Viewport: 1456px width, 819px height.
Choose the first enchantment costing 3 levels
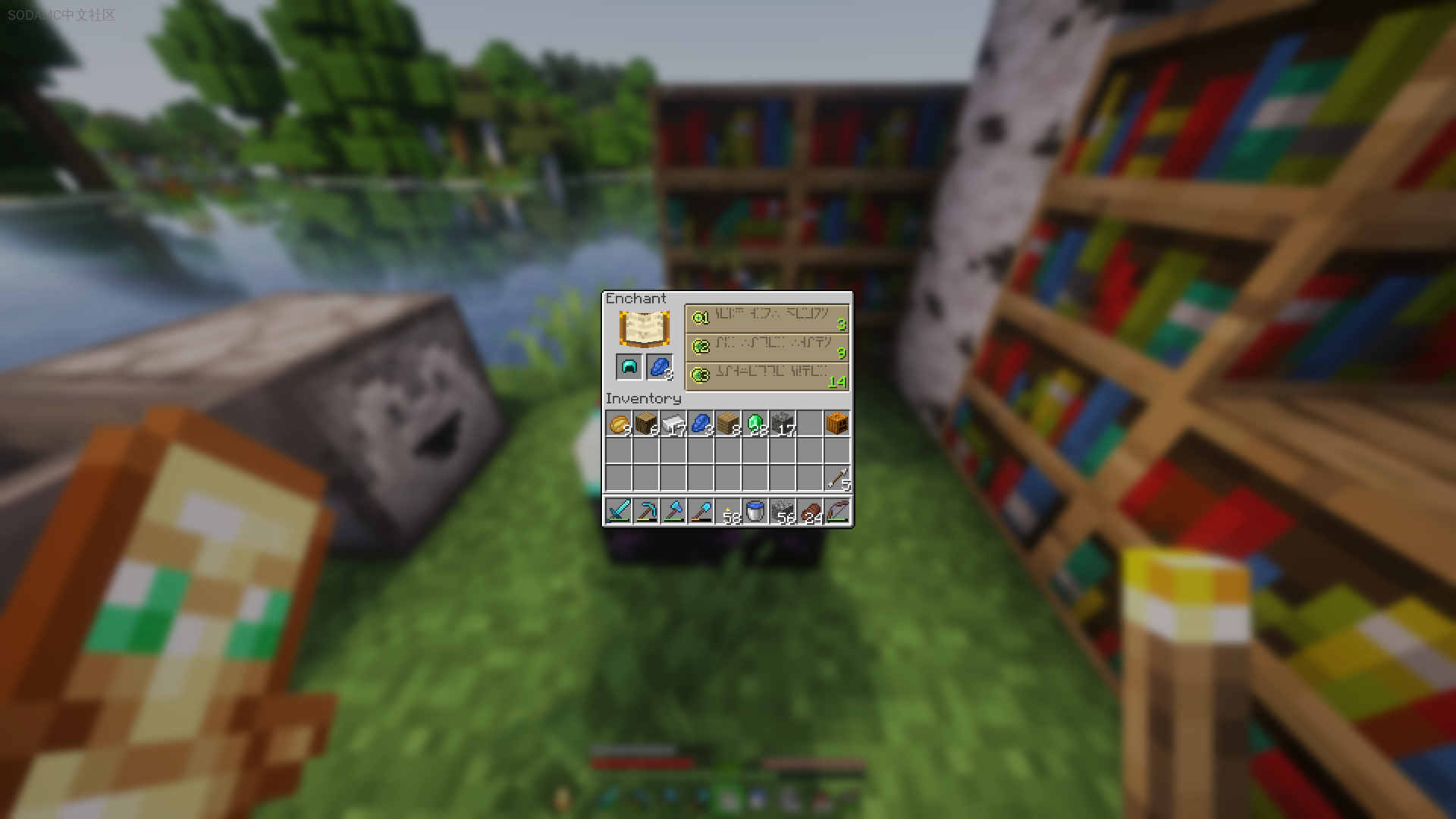767,318
